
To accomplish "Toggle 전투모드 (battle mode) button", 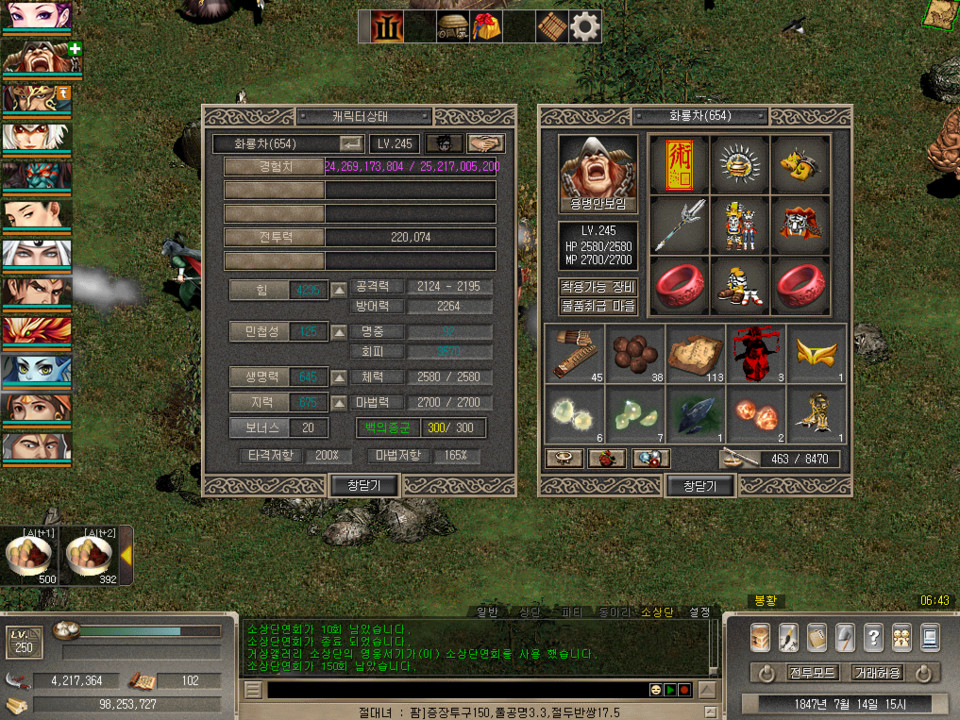I will (810, 673).
